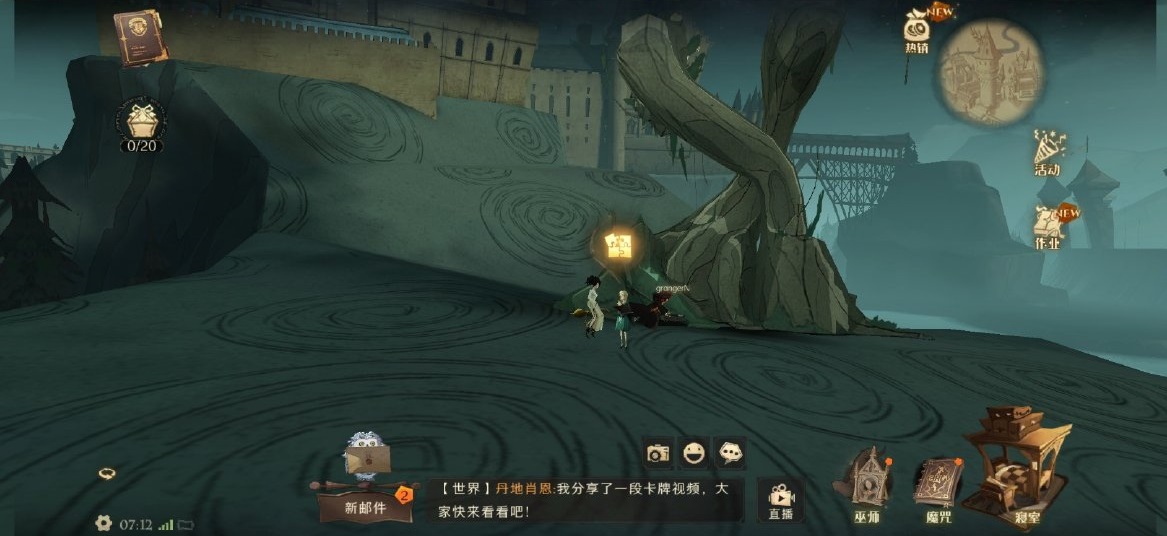The height and width of the screenshot is (536, 1167).
Task: Open the 新邮件 new mail button
Action: coord(365,495)
